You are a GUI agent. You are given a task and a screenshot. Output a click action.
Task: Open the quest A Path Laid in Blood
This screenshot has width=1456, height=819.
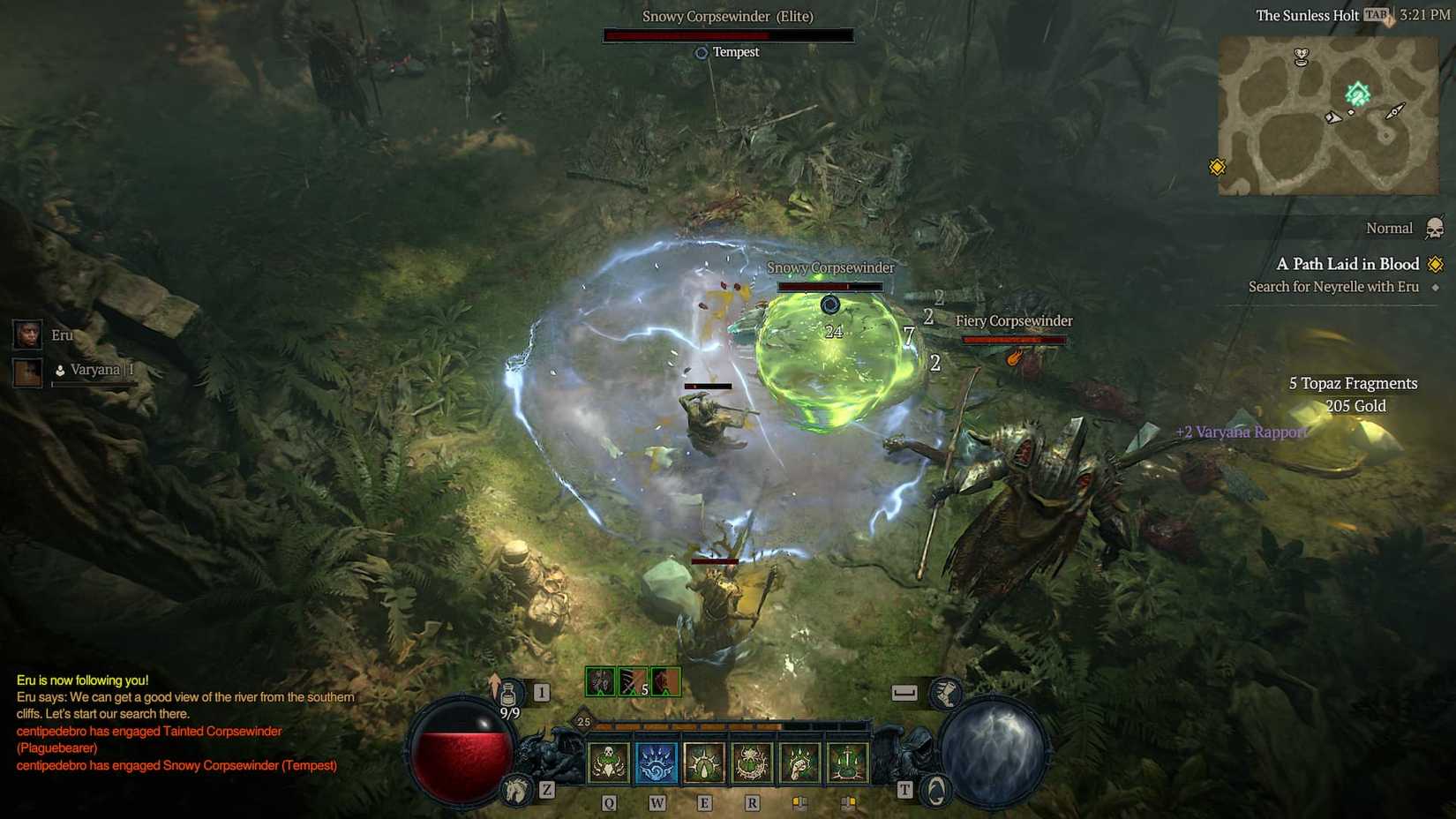point(1347,264)
